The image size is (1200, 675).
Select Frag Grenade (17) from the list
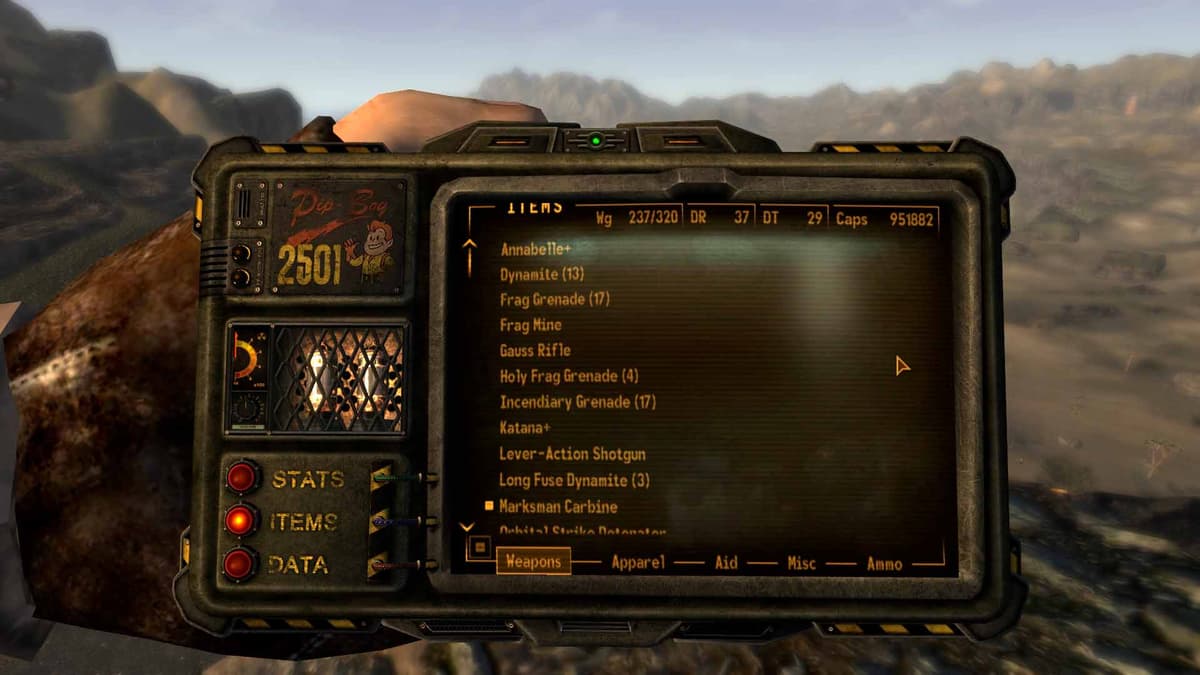(554, 299)
